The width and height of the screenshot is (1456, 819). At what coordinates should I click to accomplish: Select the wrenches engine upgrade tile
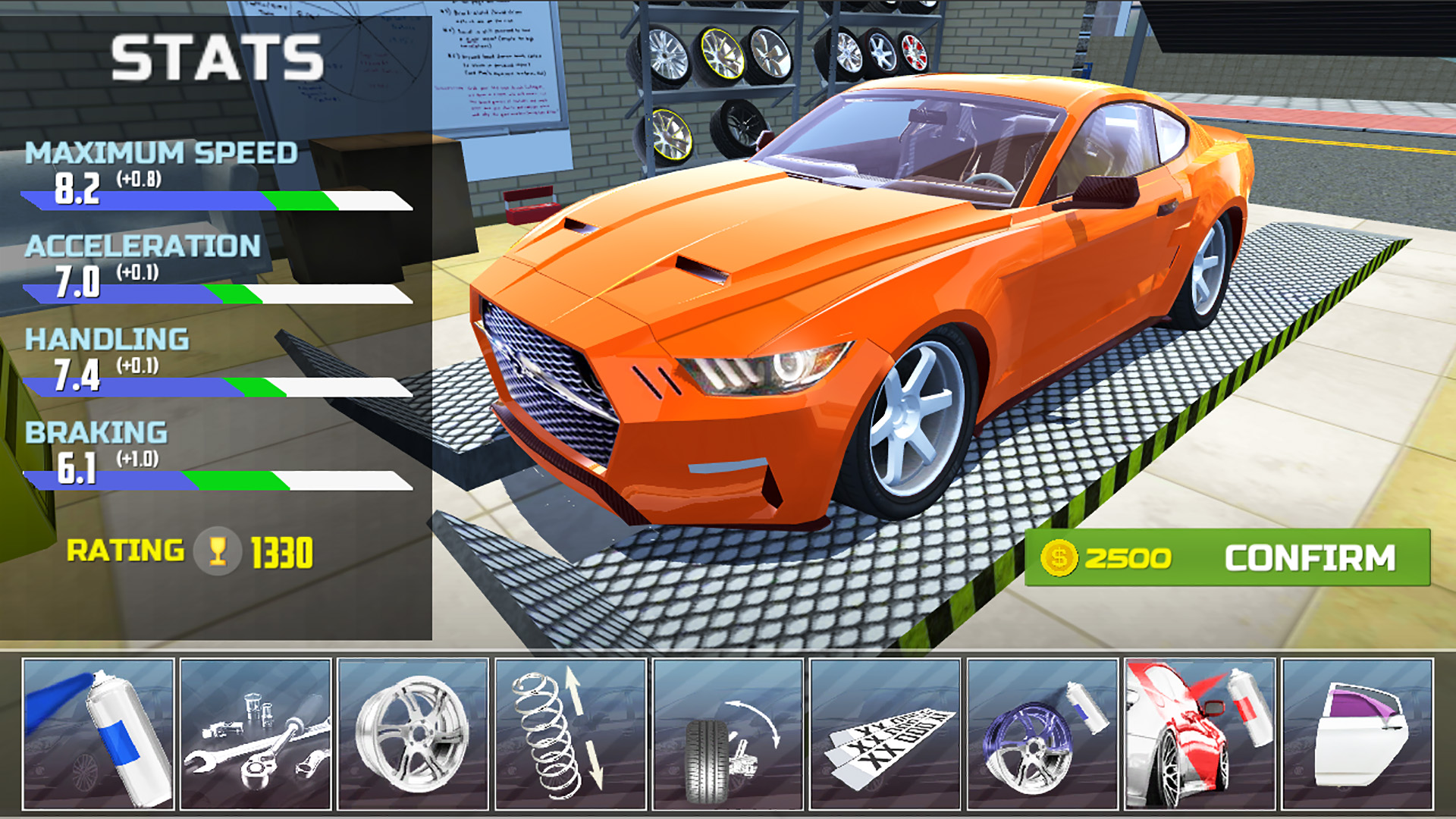[x=256, y=734]
